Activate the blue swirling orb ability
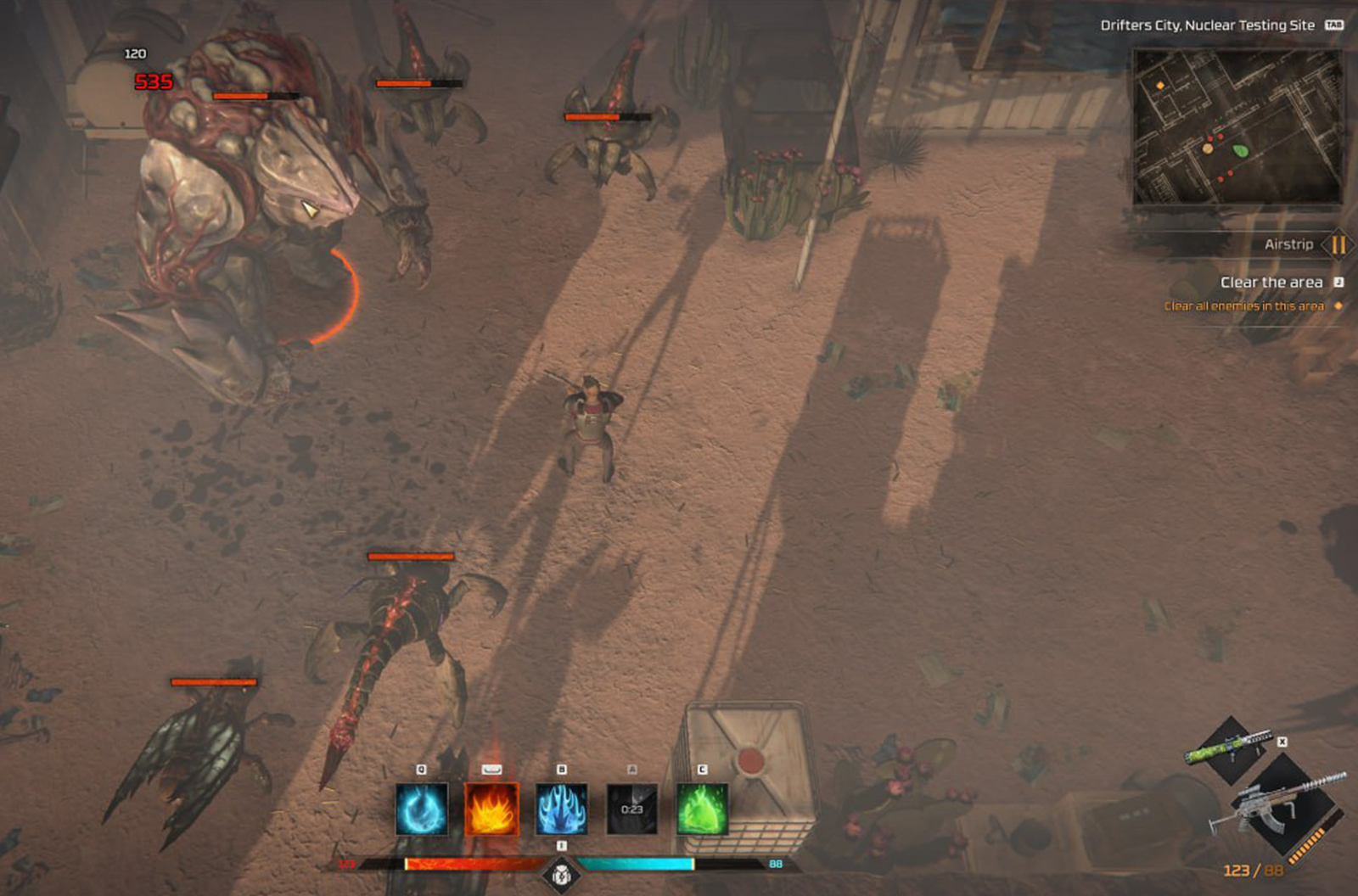Viewport: 1358px width, 896px height. [x=422, y=809]
